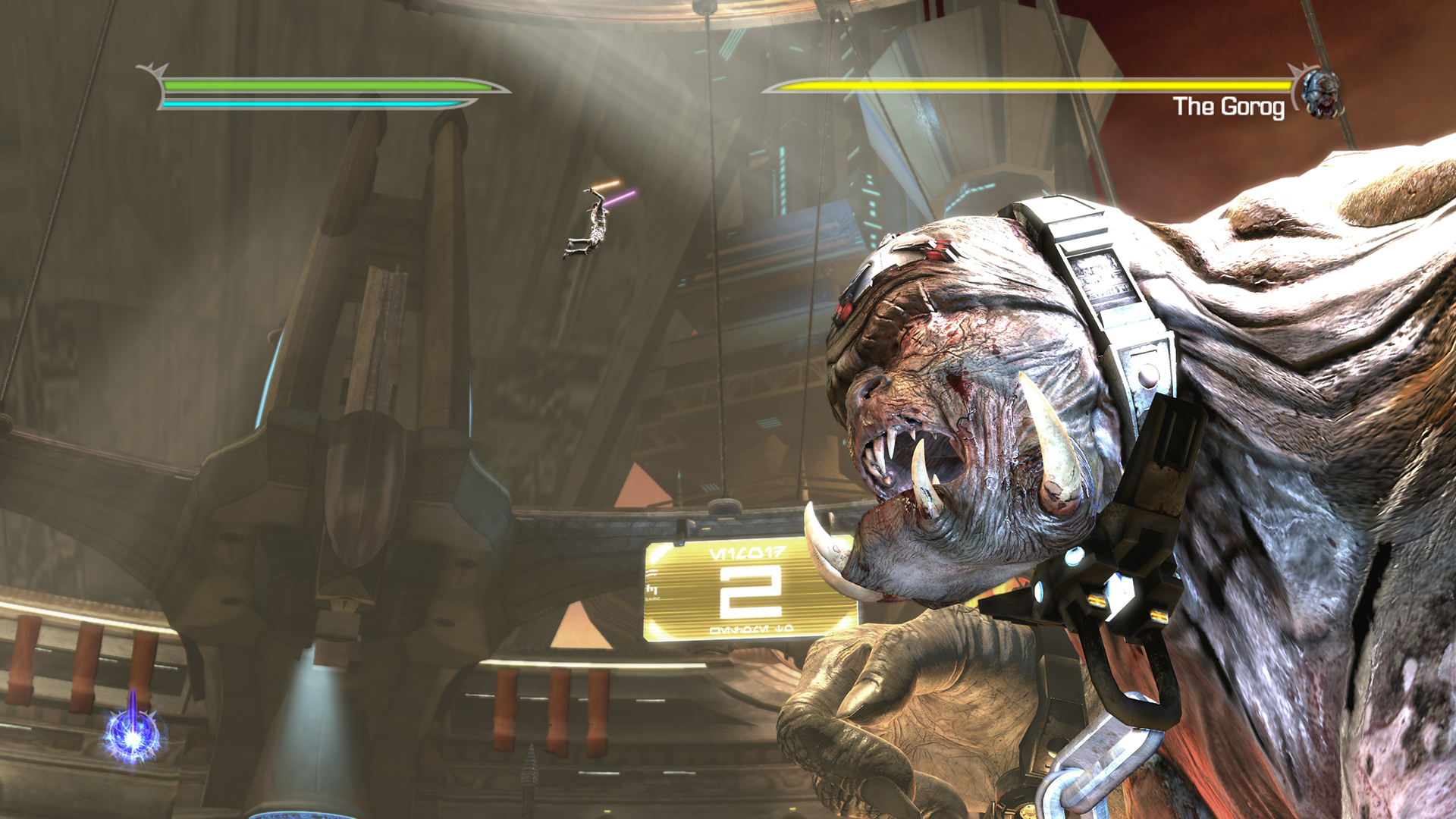Click the chain hanging from the collar clamp
1456x819 pixels.
[1107, 751]
